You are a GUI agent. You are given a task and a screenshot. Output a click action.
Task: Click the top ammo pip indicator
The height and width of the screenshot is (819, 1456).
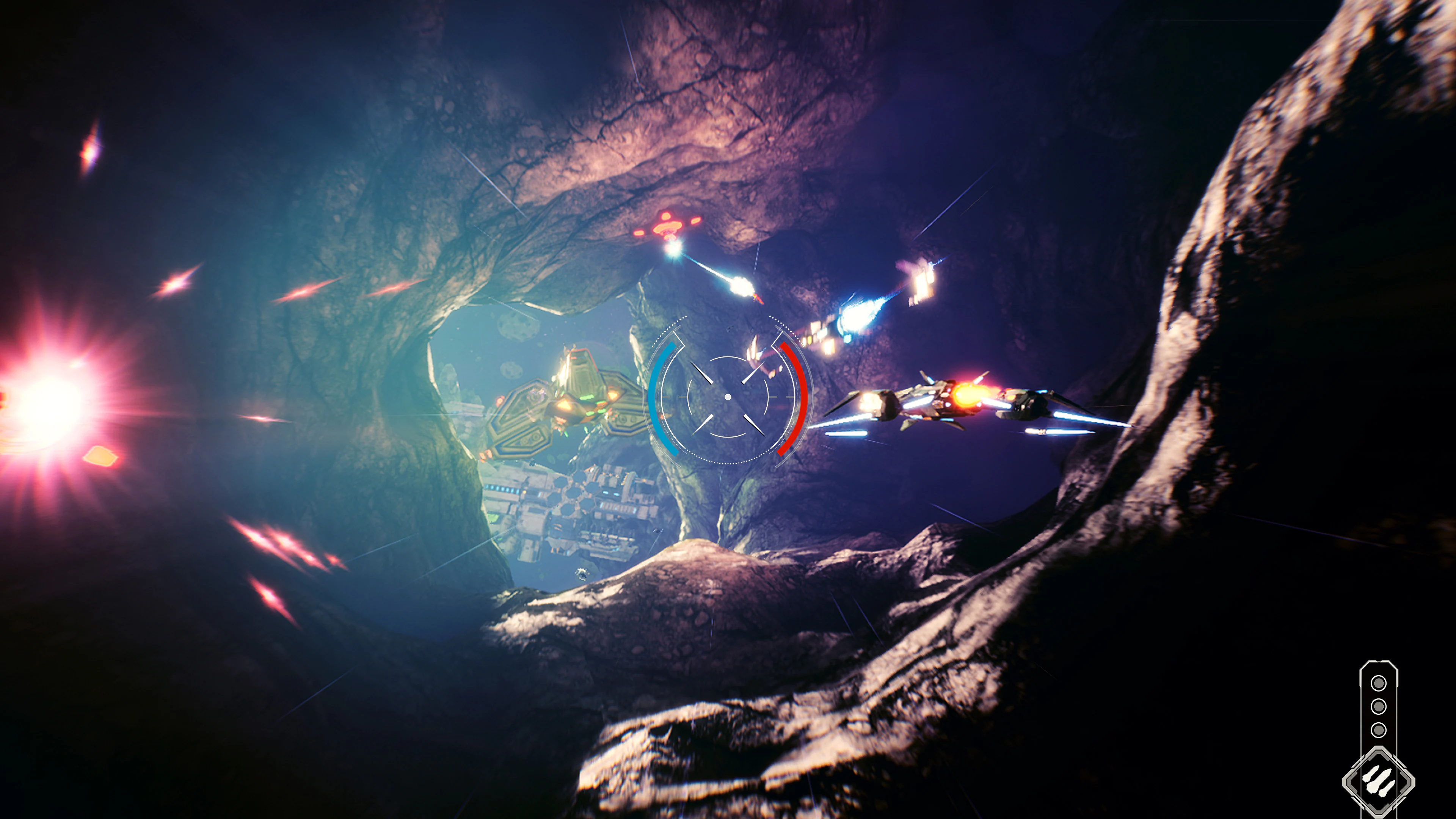tap(1379, 683)
